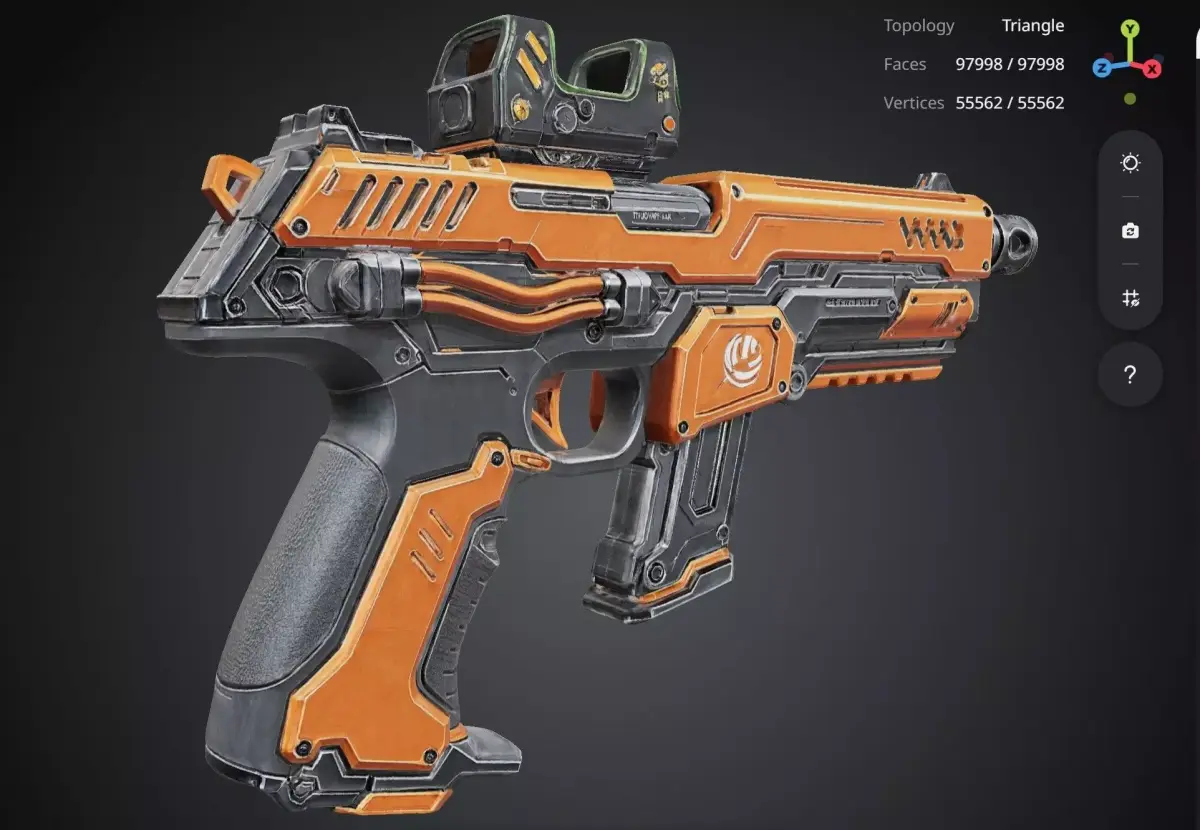Snap view to the red X axis
This screenshot has width=1200, height=830.
point(1152,68)
